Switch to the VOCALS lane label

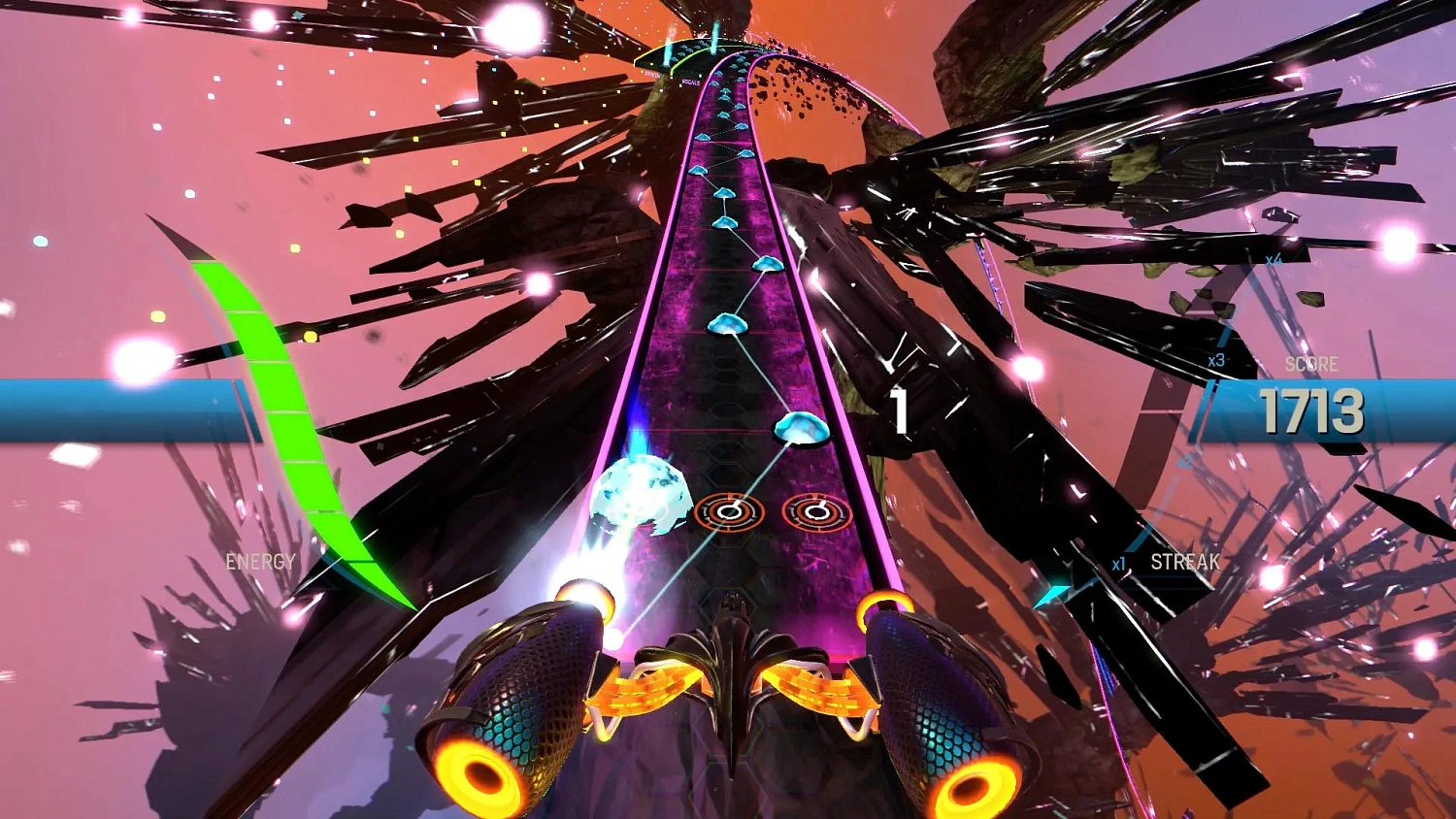tap(691, 82)
